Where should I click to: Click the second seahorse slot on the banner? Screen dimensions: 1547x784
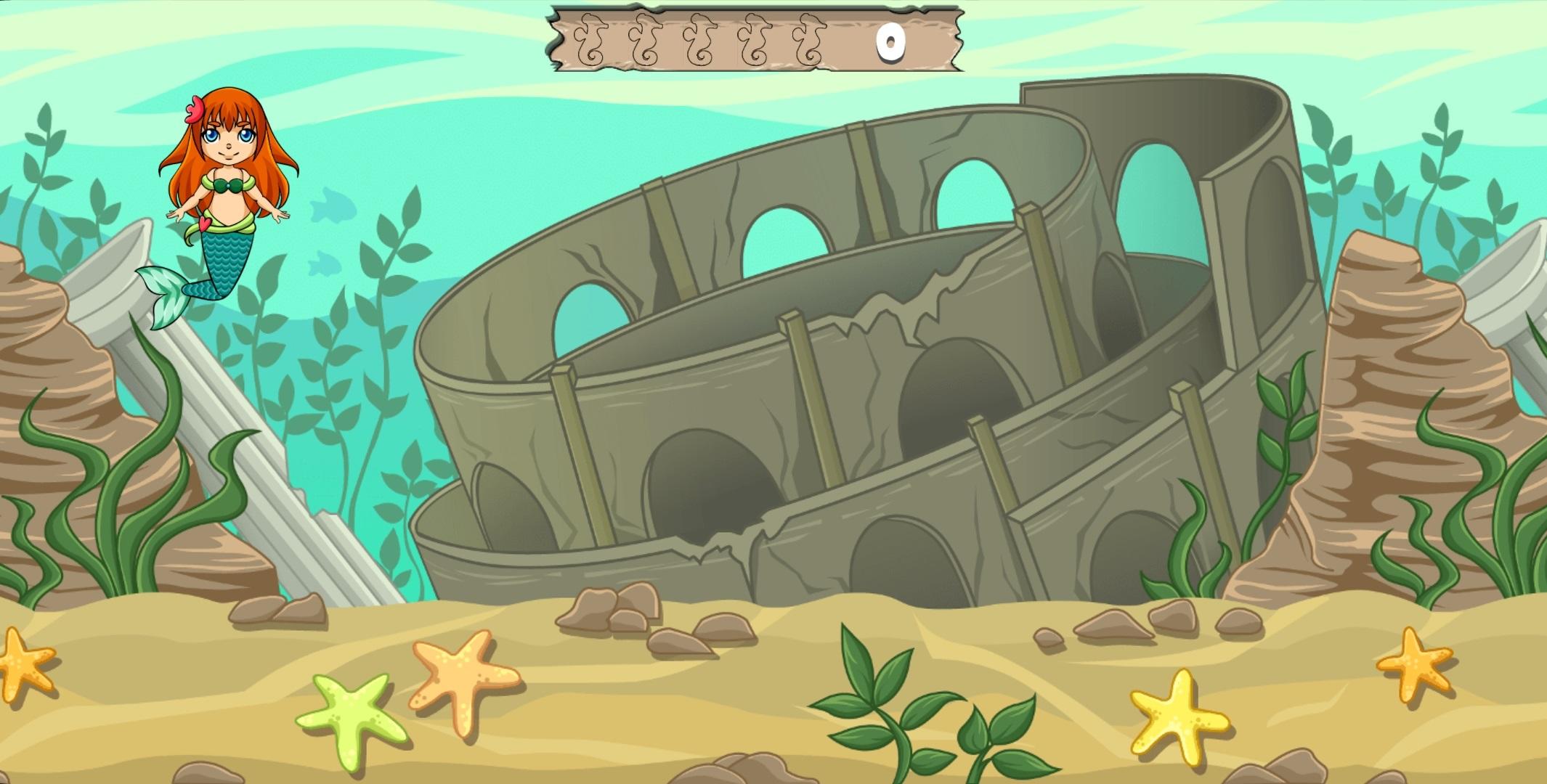(x=645, y=40)
